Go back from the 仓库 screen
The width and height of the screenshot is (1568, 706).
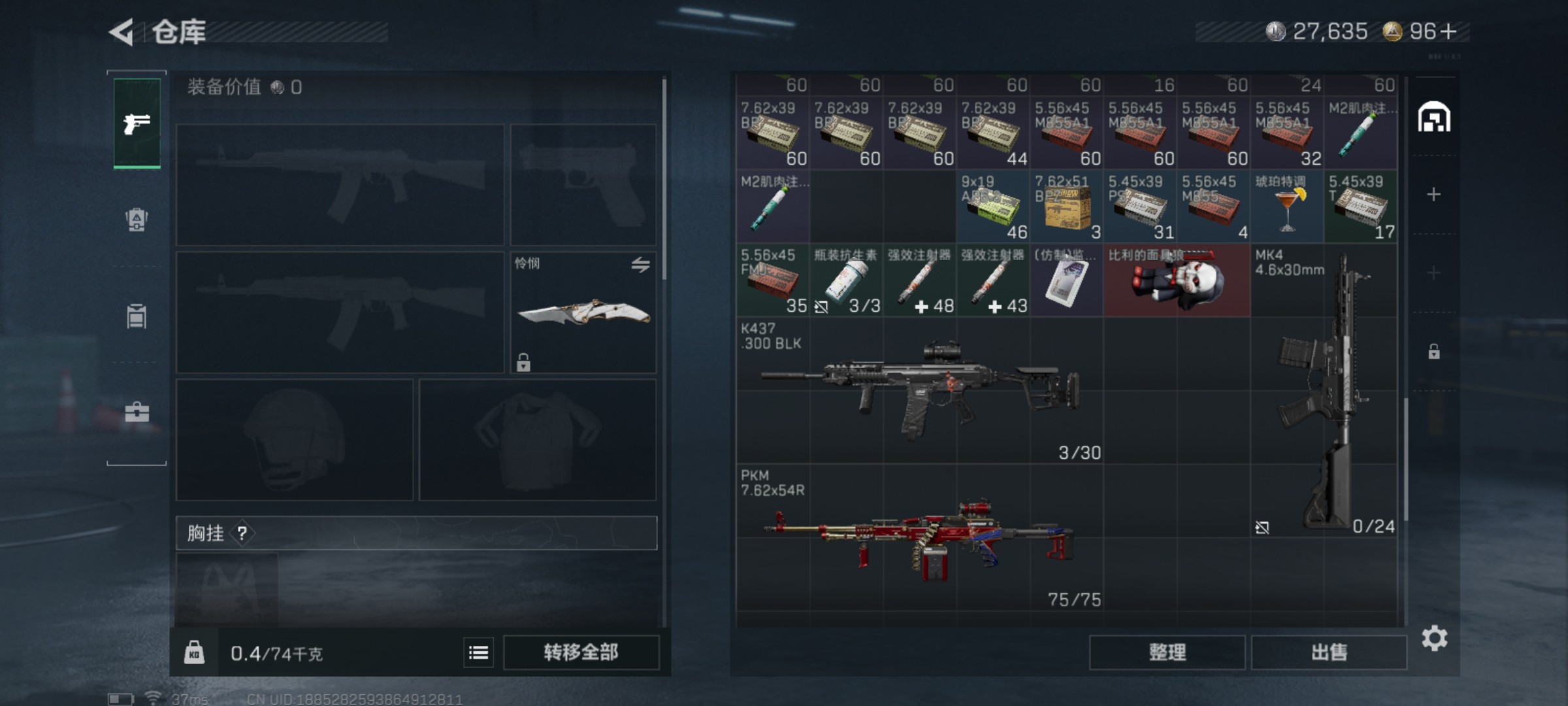click(x=122, y=32)
